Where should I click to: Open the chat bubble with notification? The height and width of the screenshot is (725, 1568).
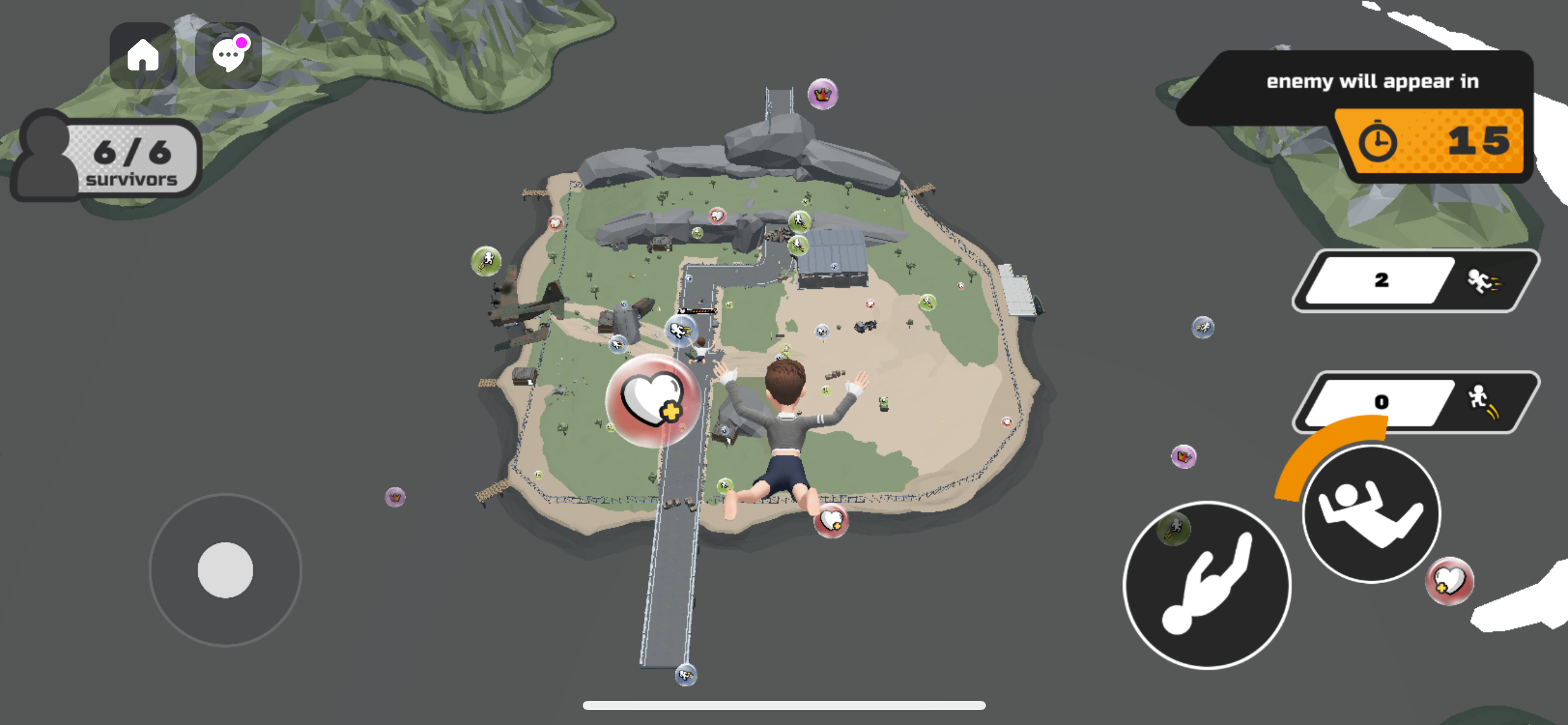point(228,56)
